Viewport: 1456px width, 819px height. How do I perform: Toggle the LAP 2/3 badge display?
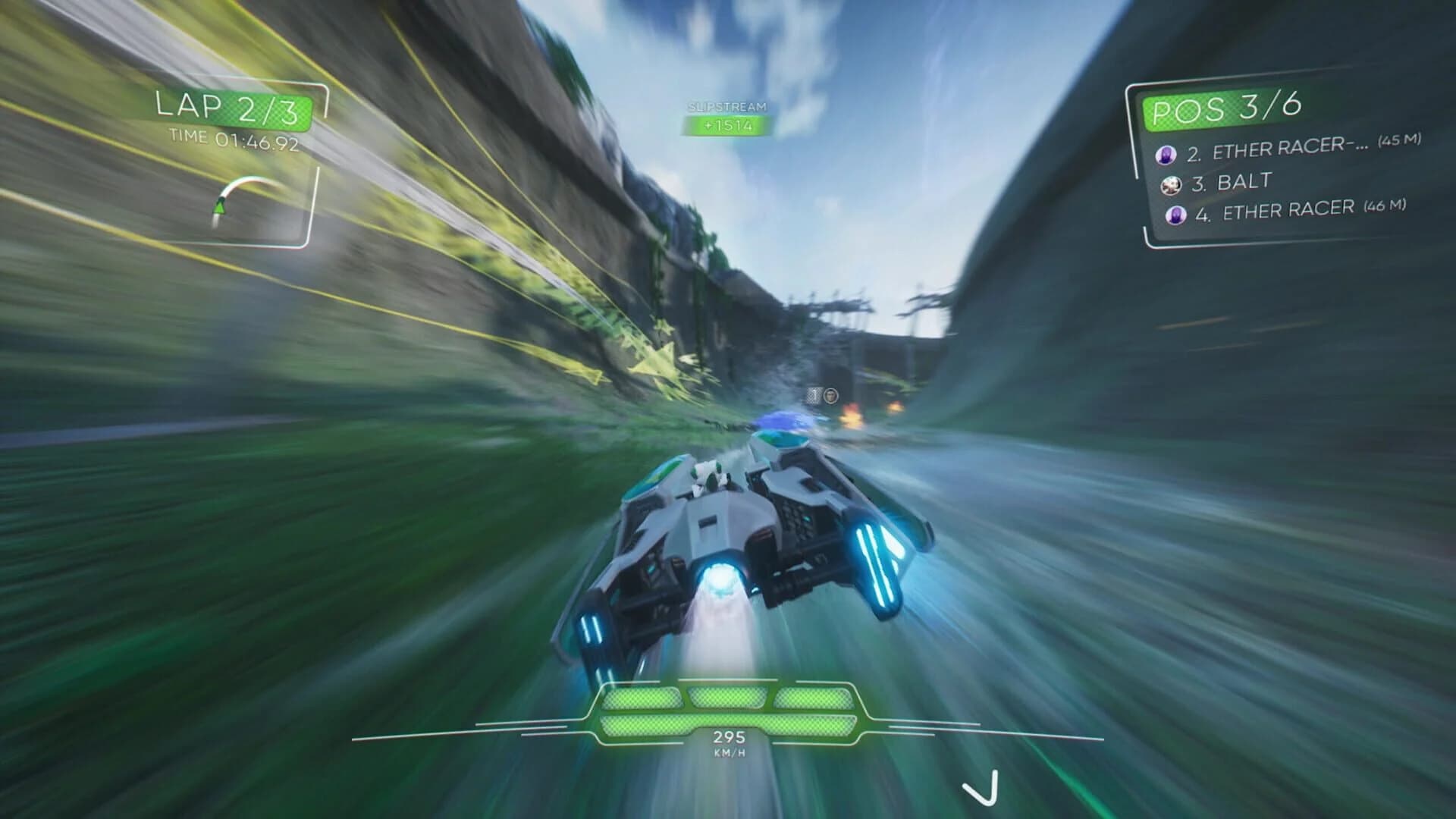click(227, 108)
